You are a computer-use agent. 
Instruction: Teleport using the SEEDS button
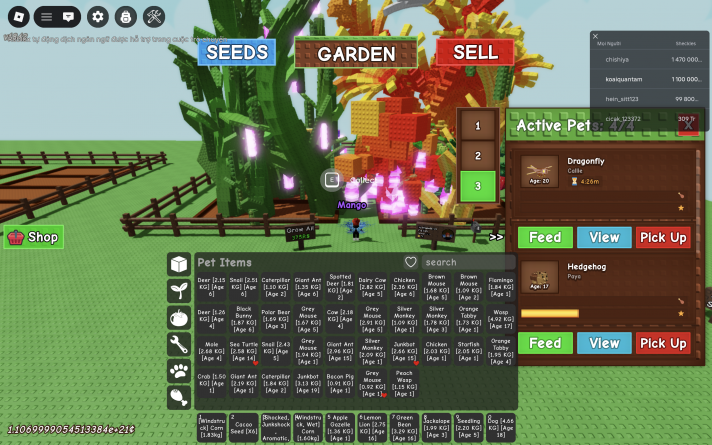[x=236, y=52]
